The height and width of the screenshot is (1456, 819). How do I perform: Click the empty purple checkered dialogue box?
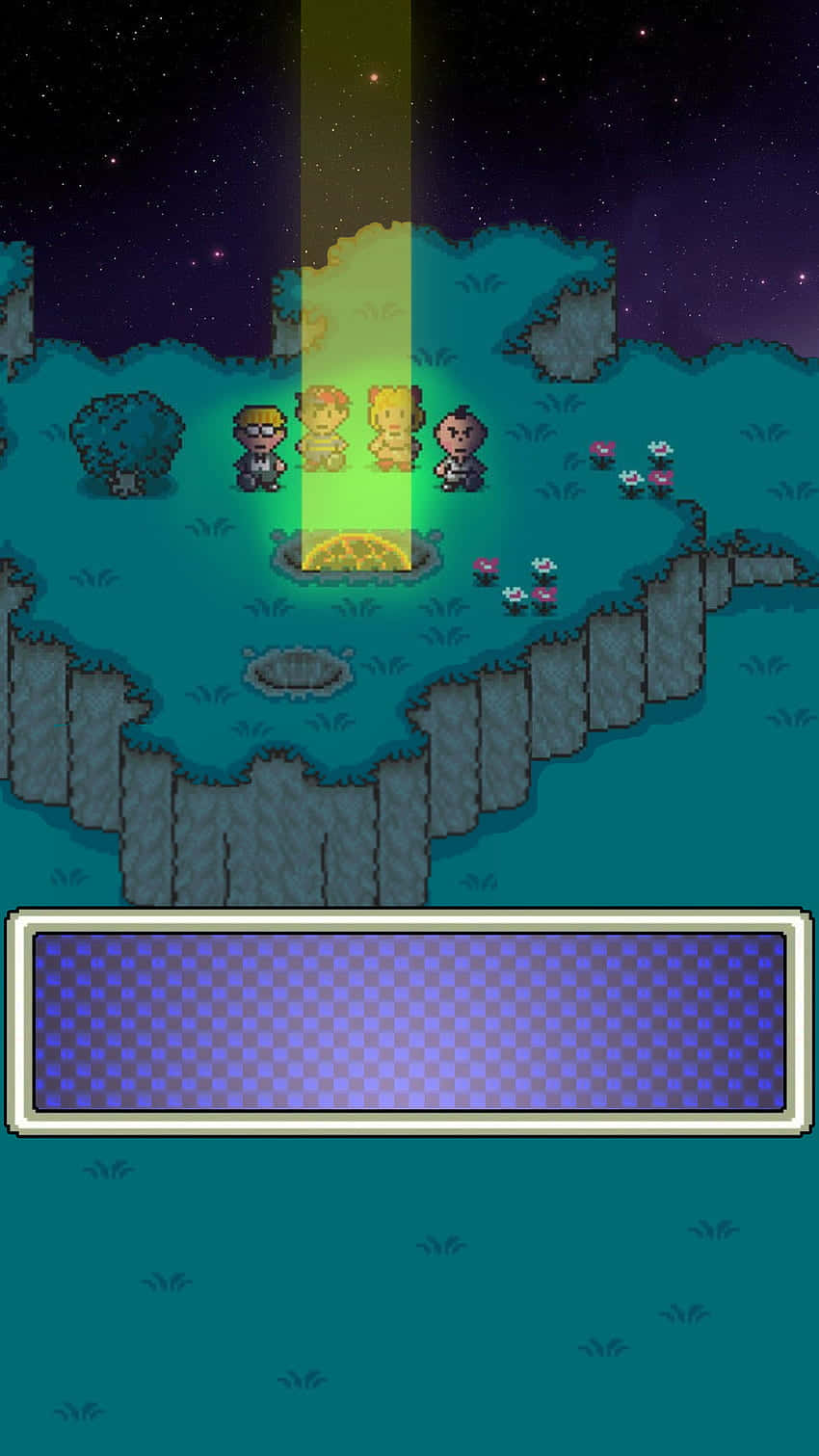409,1020
